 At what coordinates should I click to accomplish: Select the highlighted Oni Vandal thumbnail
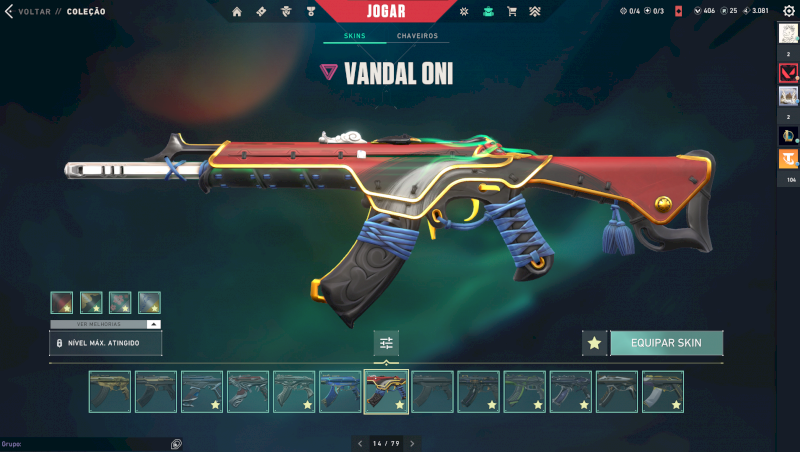386,391
